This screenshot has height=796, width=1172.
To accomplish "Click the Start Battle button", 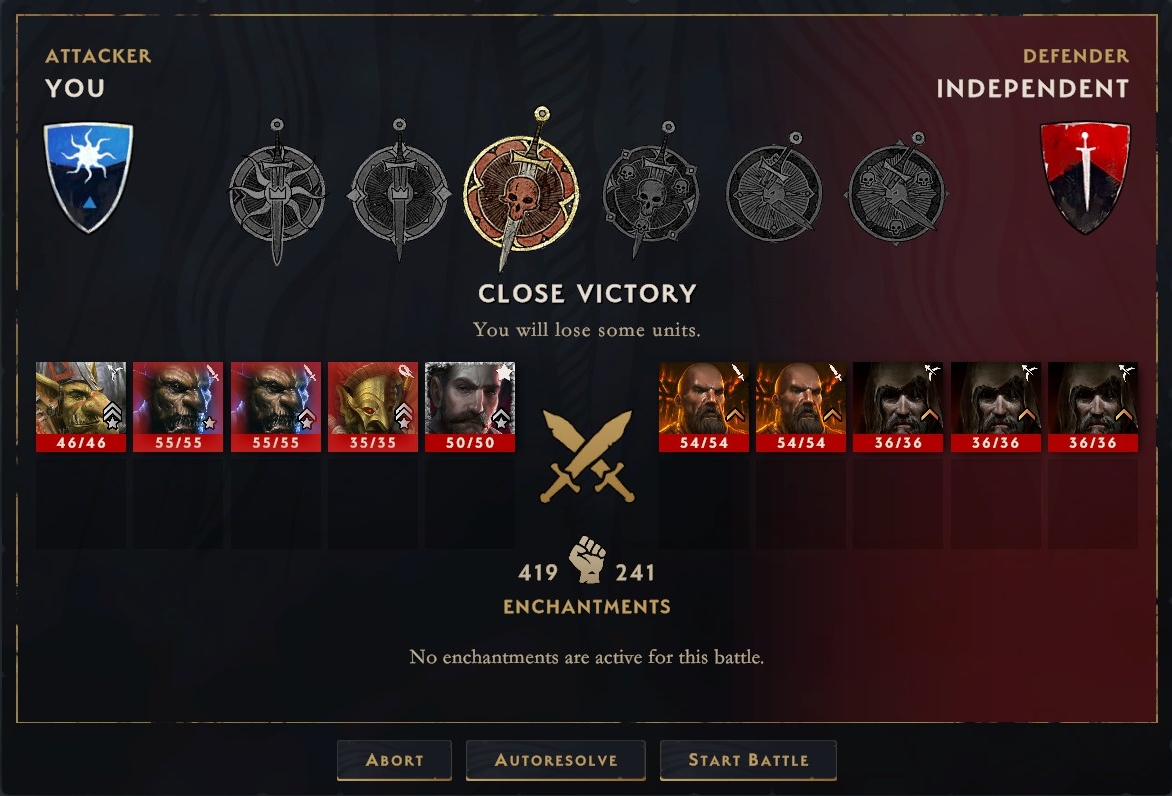I will point(747,760).
